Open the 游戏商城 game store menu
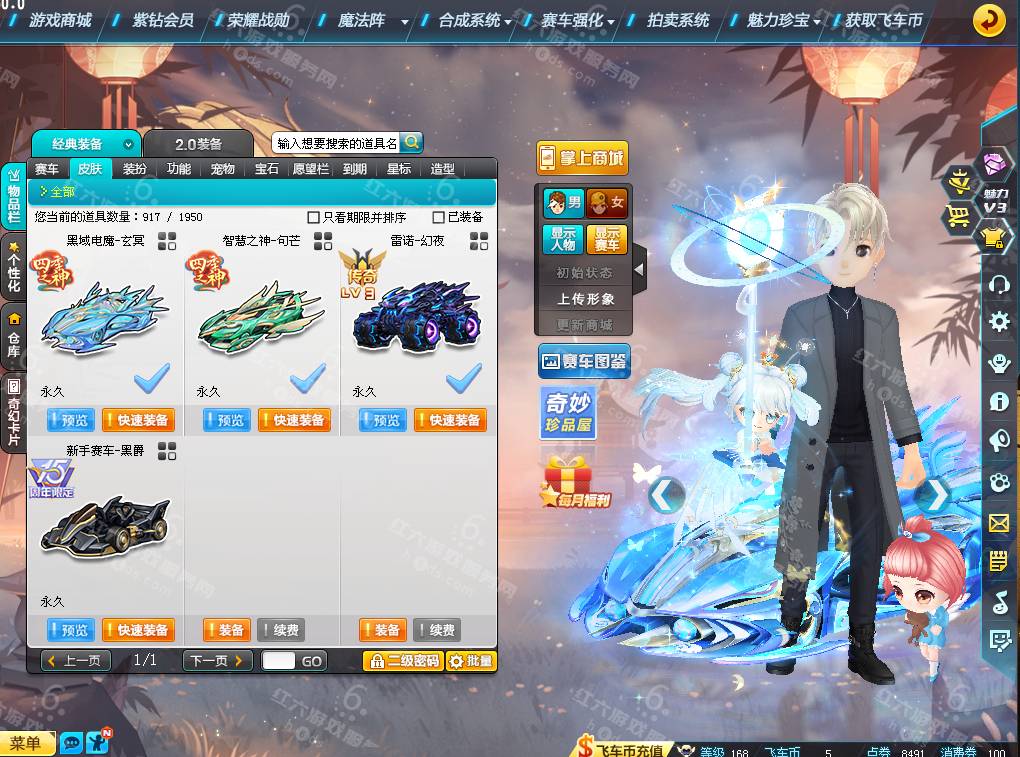Viewport: 1020px width, 757px height. coord(59,20)
